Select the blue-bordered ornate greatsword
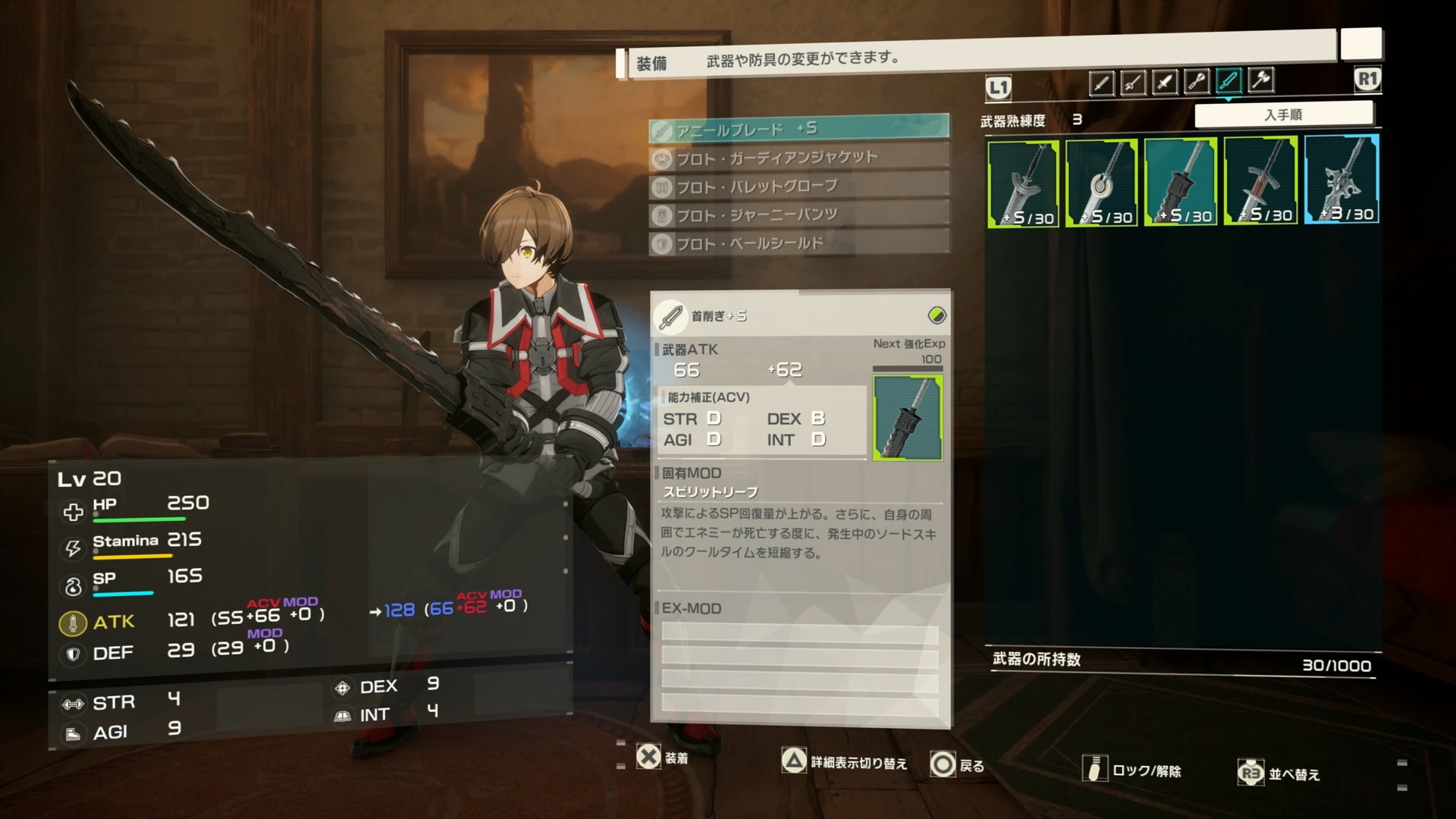The width and height of the screenshot is (1456, 819). pyautogui.click(x=1341, y=180)
